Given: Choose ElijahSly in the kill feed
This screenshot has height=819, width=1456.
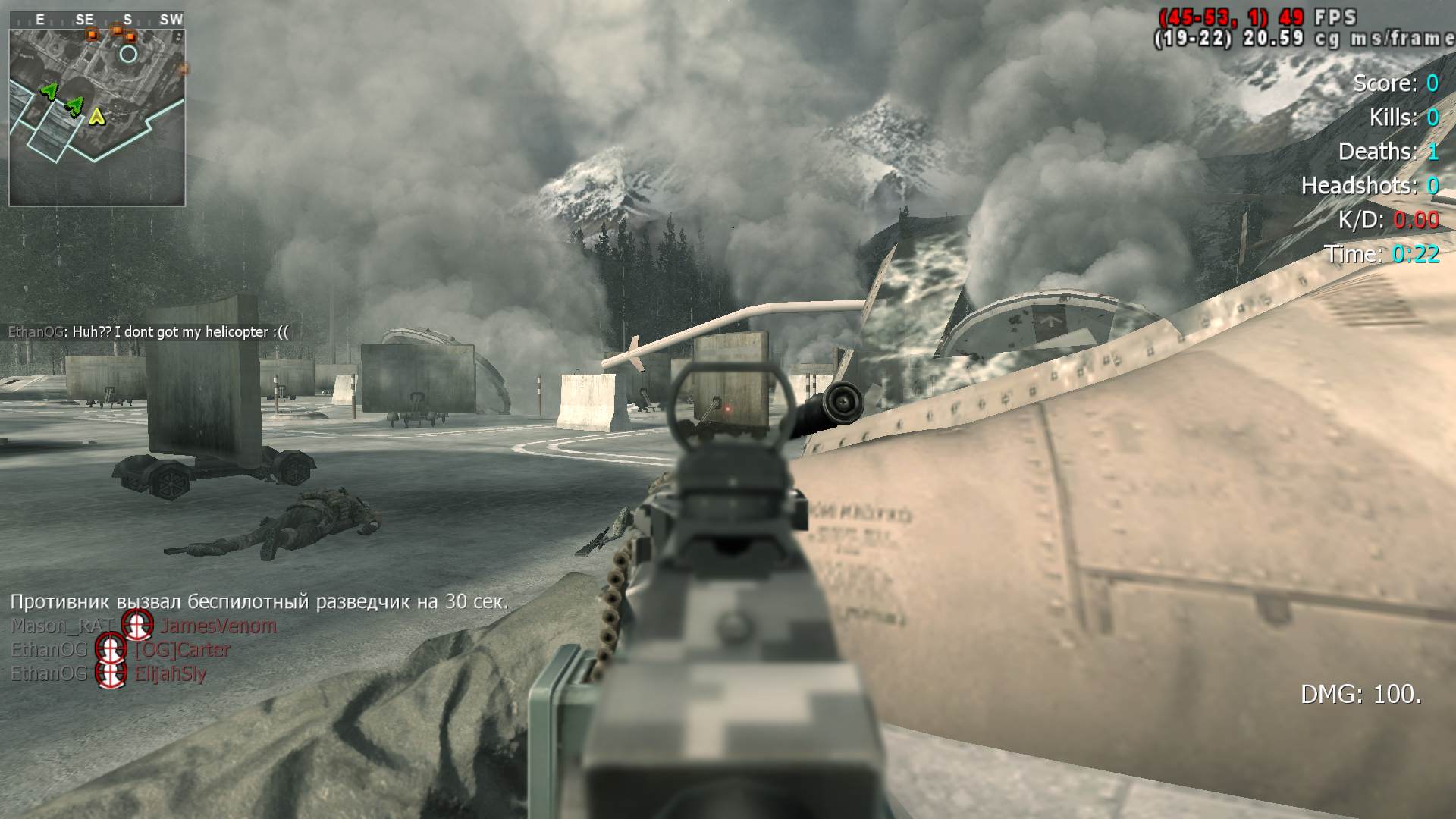Looking at the screenshot, I should (171, 673).
